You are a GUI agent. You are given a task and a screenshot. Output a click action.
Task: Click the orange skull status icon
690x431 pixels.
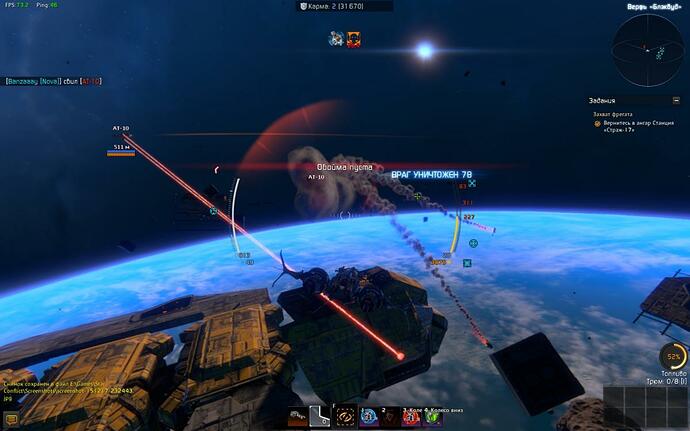click(x=353, y=39)
